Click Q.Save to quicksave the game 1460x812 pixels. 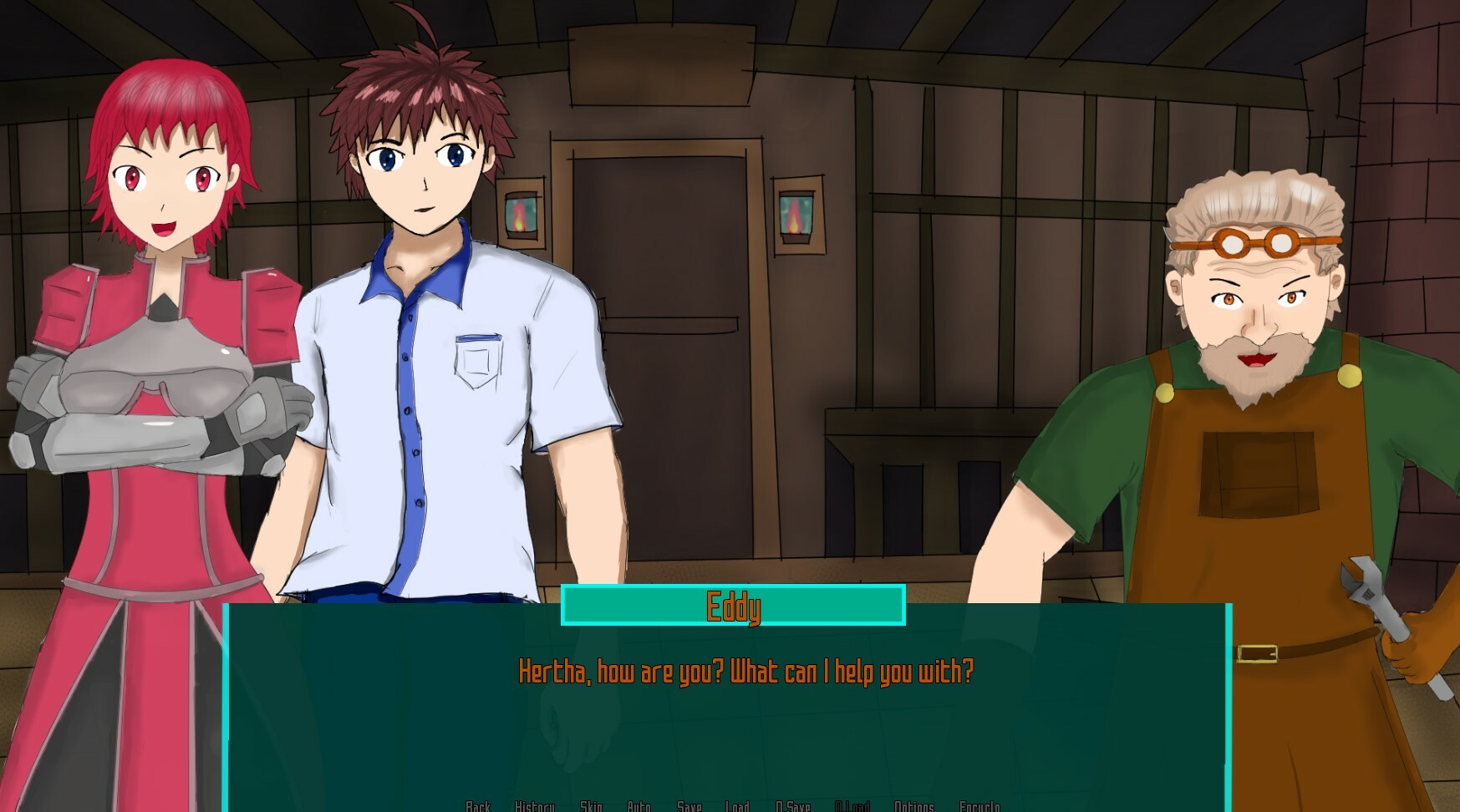click(x=793, y=806)
